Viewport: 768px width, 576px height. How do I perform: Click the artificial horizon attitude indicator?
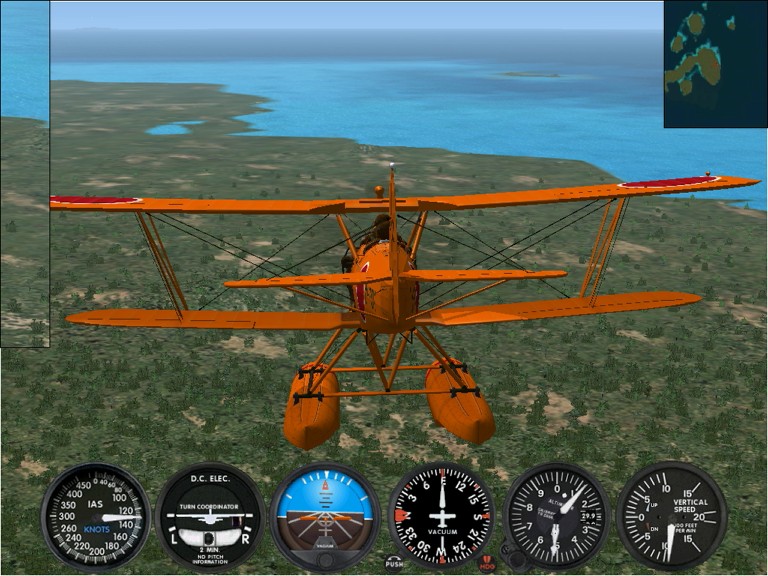pyautogui.click(x=326, y=516)
